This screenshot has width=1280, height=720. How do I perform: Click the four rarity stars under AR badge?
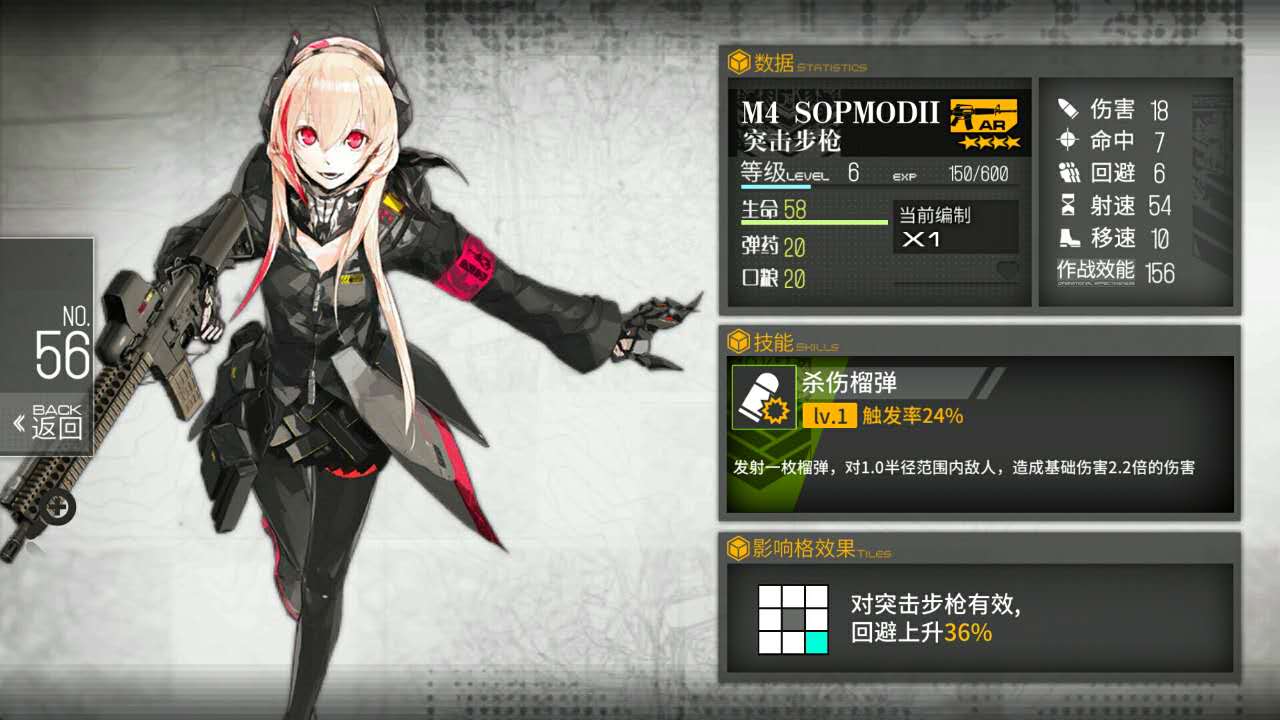pyautogui.click(x=990, y=142)
